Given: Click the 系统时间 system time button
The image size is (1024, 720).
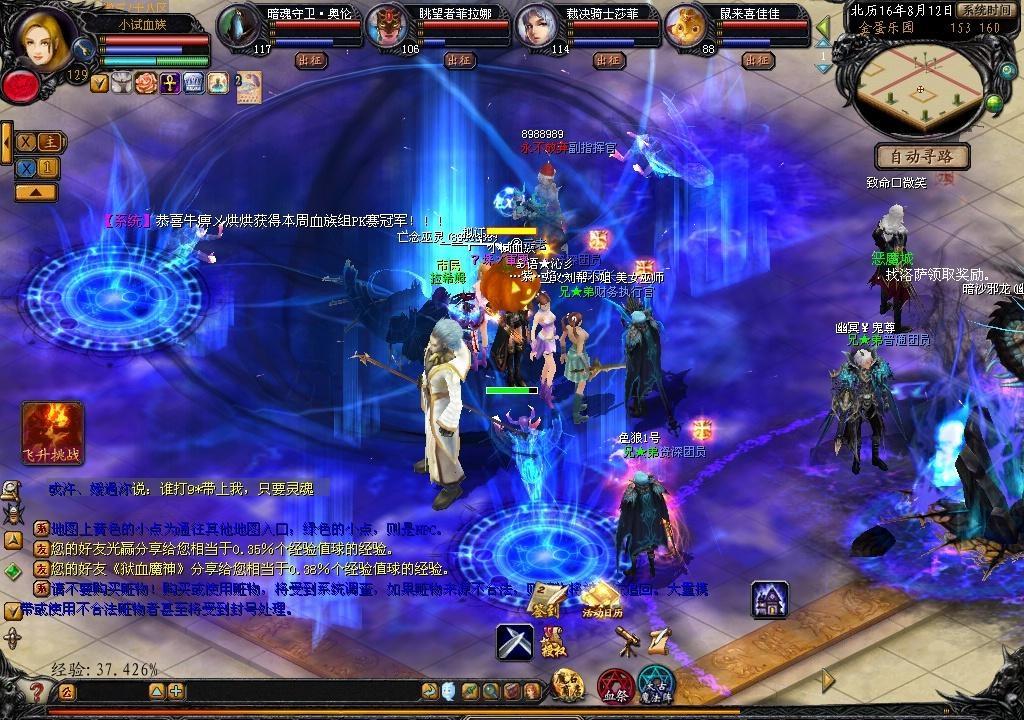Looking at the screenshot, I should tap(984, 10).
